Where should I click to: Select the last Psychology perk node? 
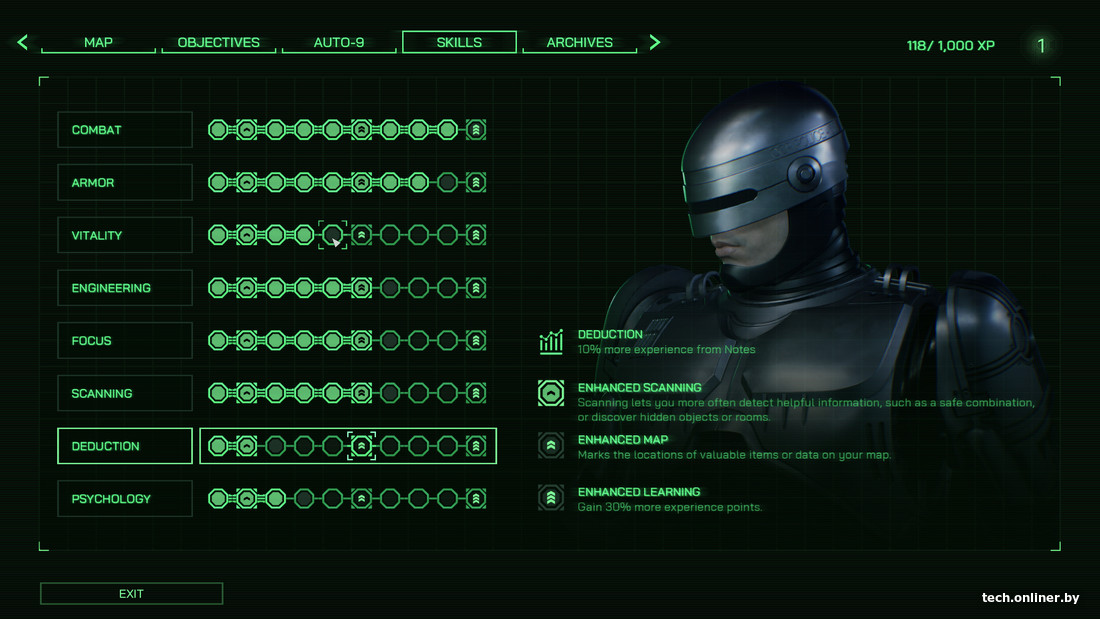(476, 499)
